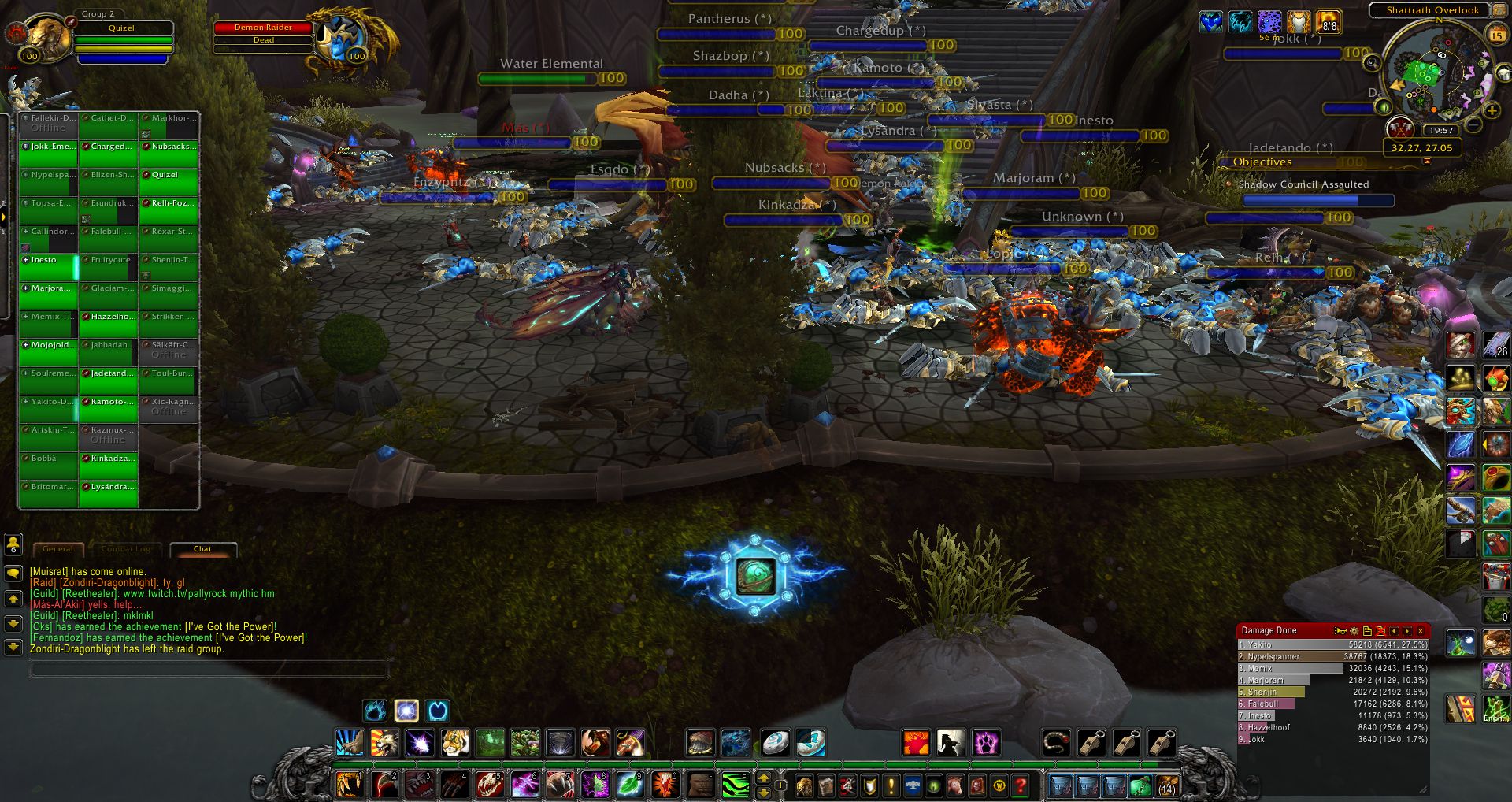Open the chat menu speech bubble icon
The height and width of the screenshot is (802, 1512).
coord(13,574)
